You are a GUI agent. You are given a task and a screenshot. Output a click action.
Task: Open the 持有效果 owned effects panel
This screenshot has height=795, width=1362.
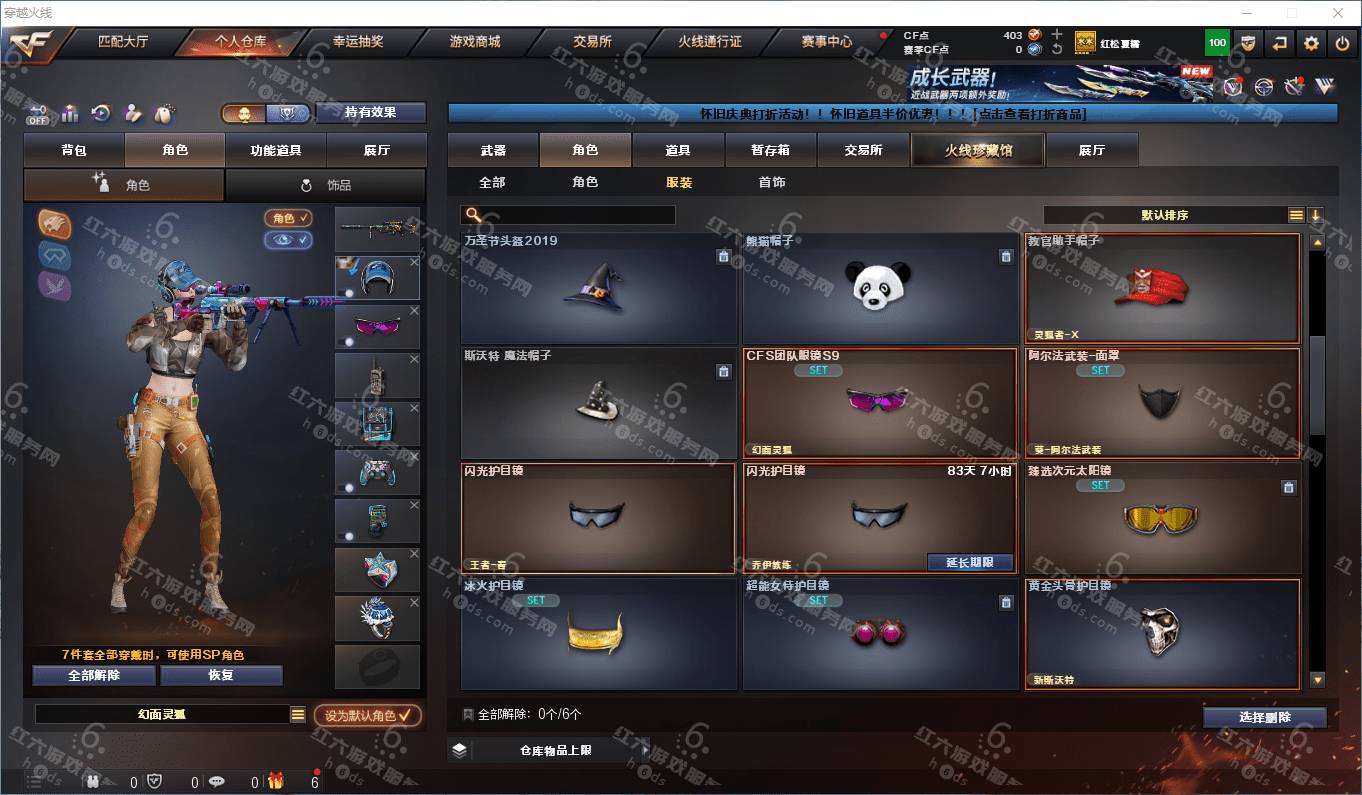click(370, 112)
